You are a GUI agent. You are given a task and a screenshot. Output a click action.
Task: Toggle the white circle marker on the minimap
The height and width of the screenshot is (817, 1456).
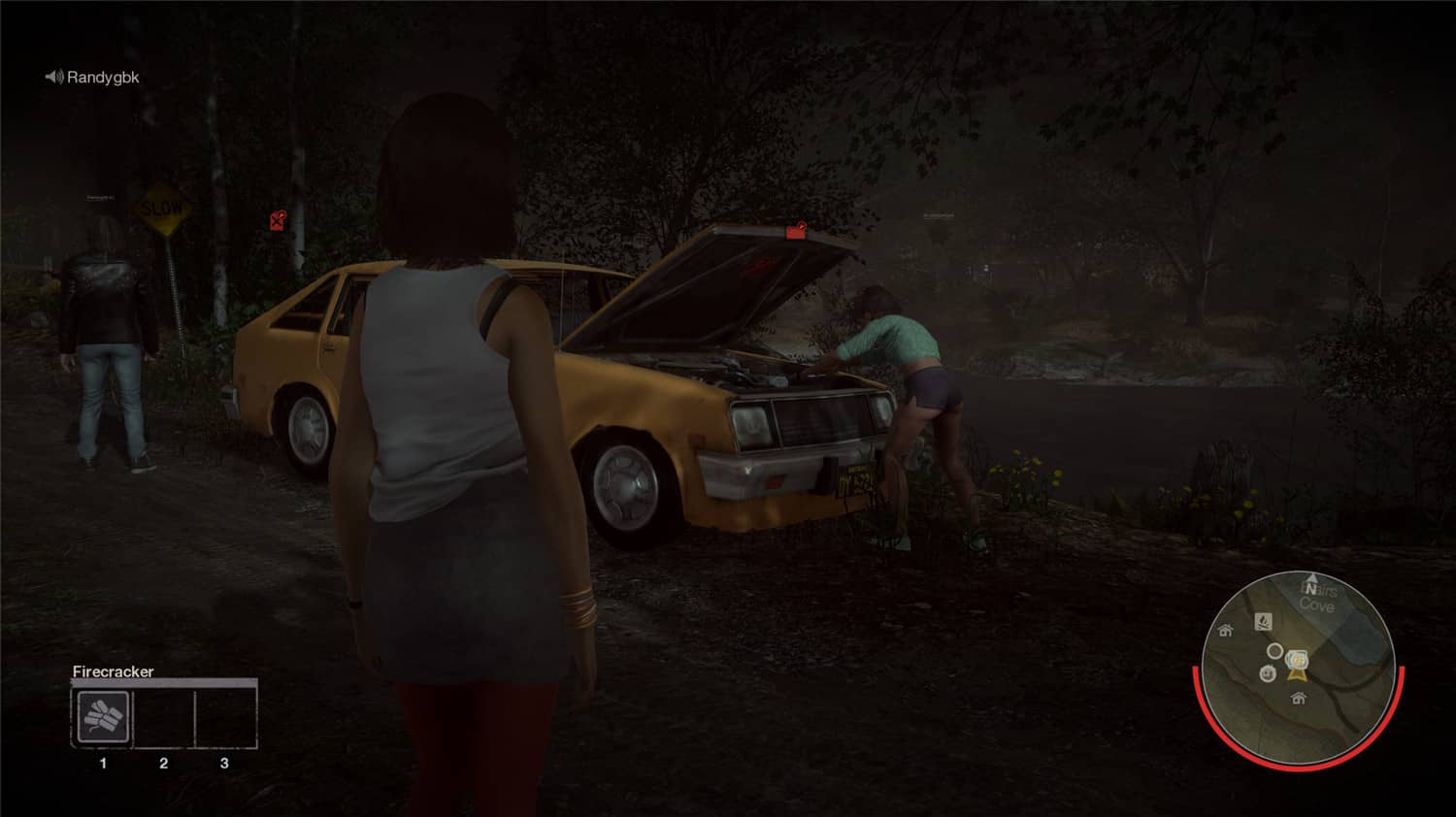click(1274, 650)
